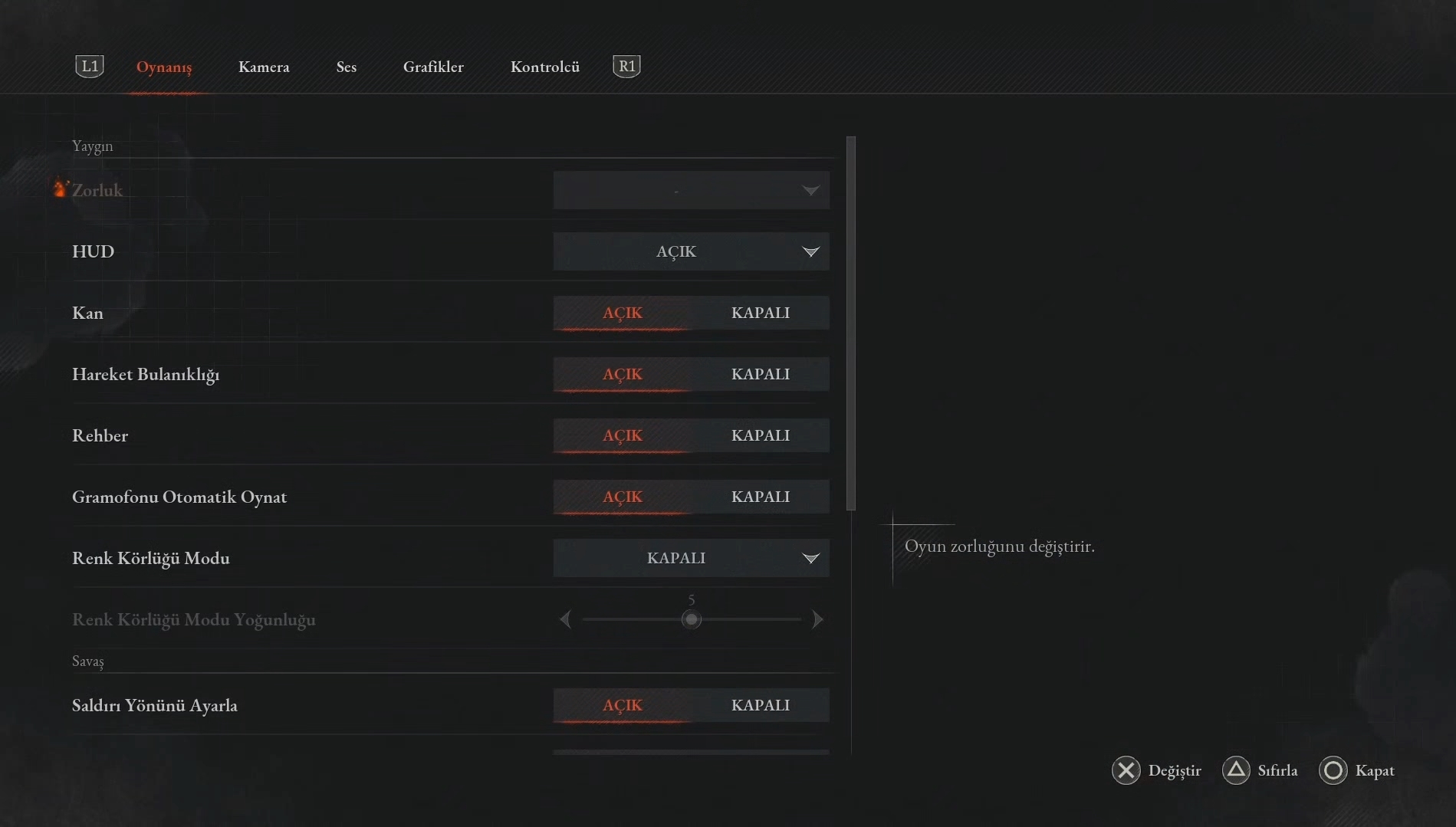The width and height of the screenshot is (1456, 827).
Task: Open the Renk Körlüğü Modu dropdown
Action: 691,558
